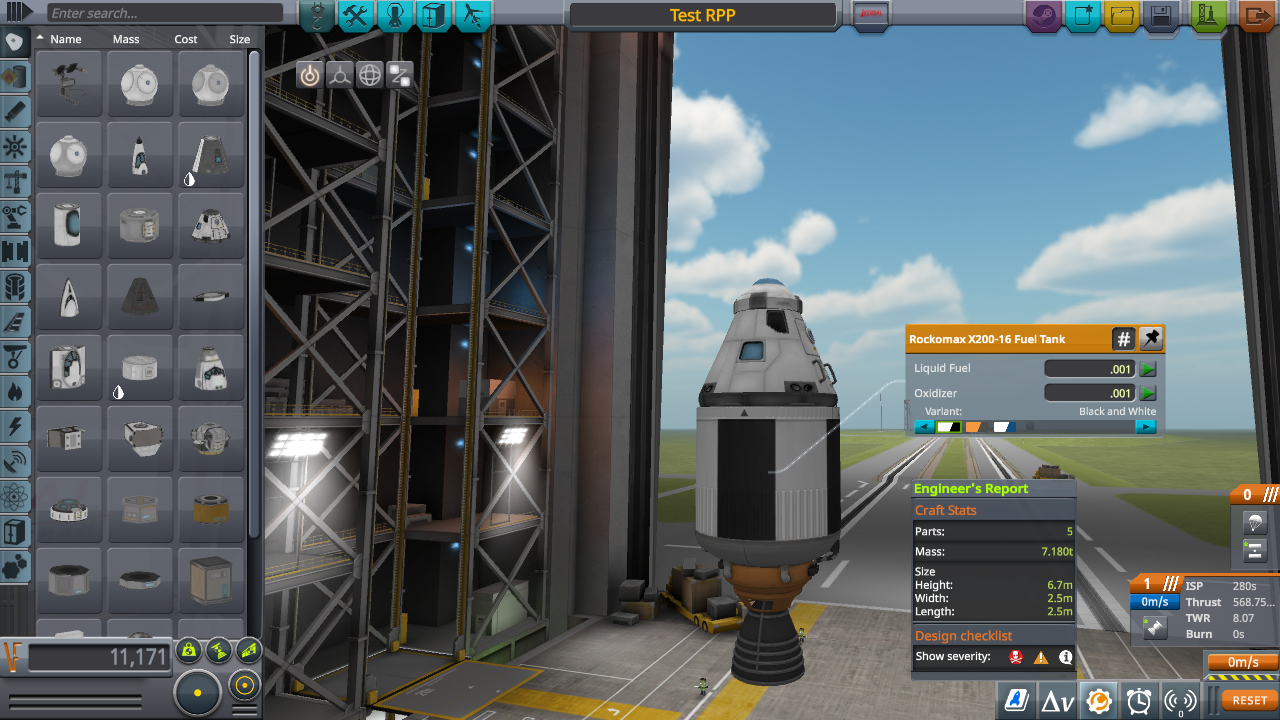Open the Steam Workshop button
The height and width of the screenshot is (720, 1280).
pyautogui.click(x=1043, y=16)
